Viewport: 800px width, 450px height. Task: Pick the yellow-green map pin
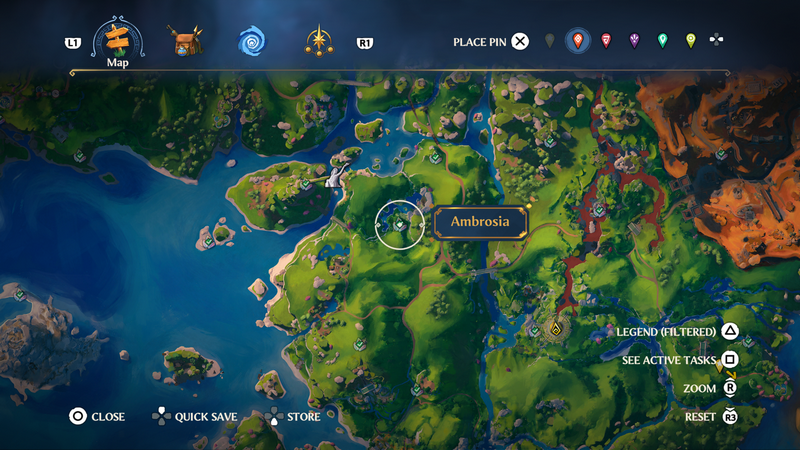(x=690, y=41)
